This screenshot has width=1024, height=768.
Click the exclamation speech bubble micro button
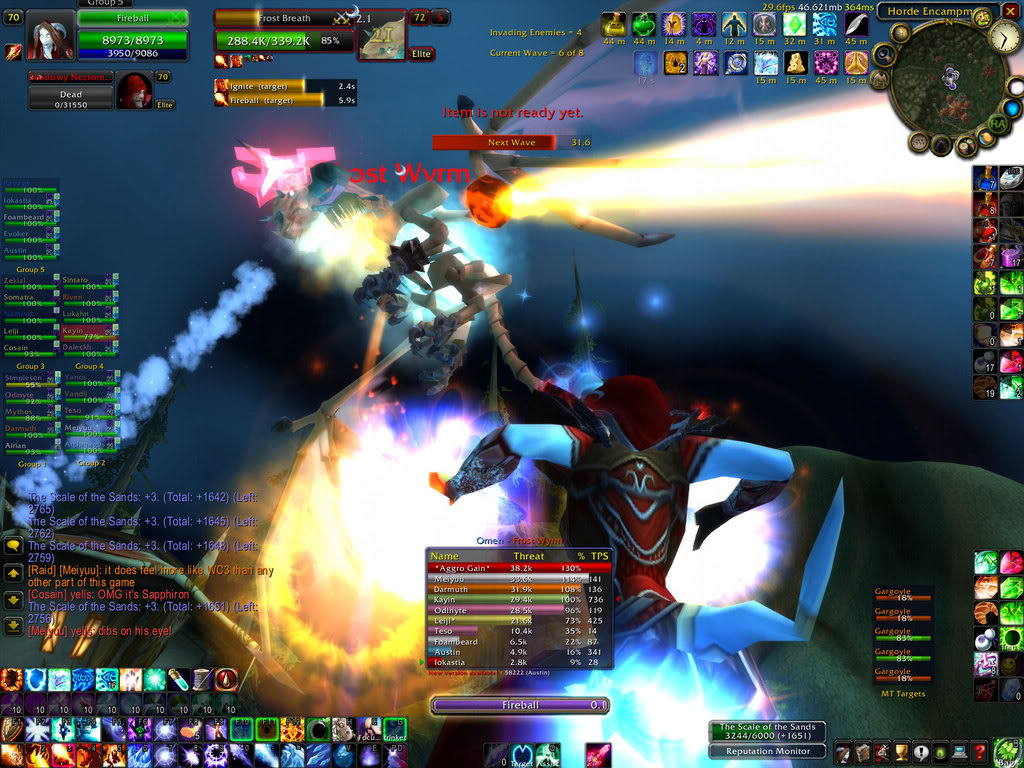920,752
